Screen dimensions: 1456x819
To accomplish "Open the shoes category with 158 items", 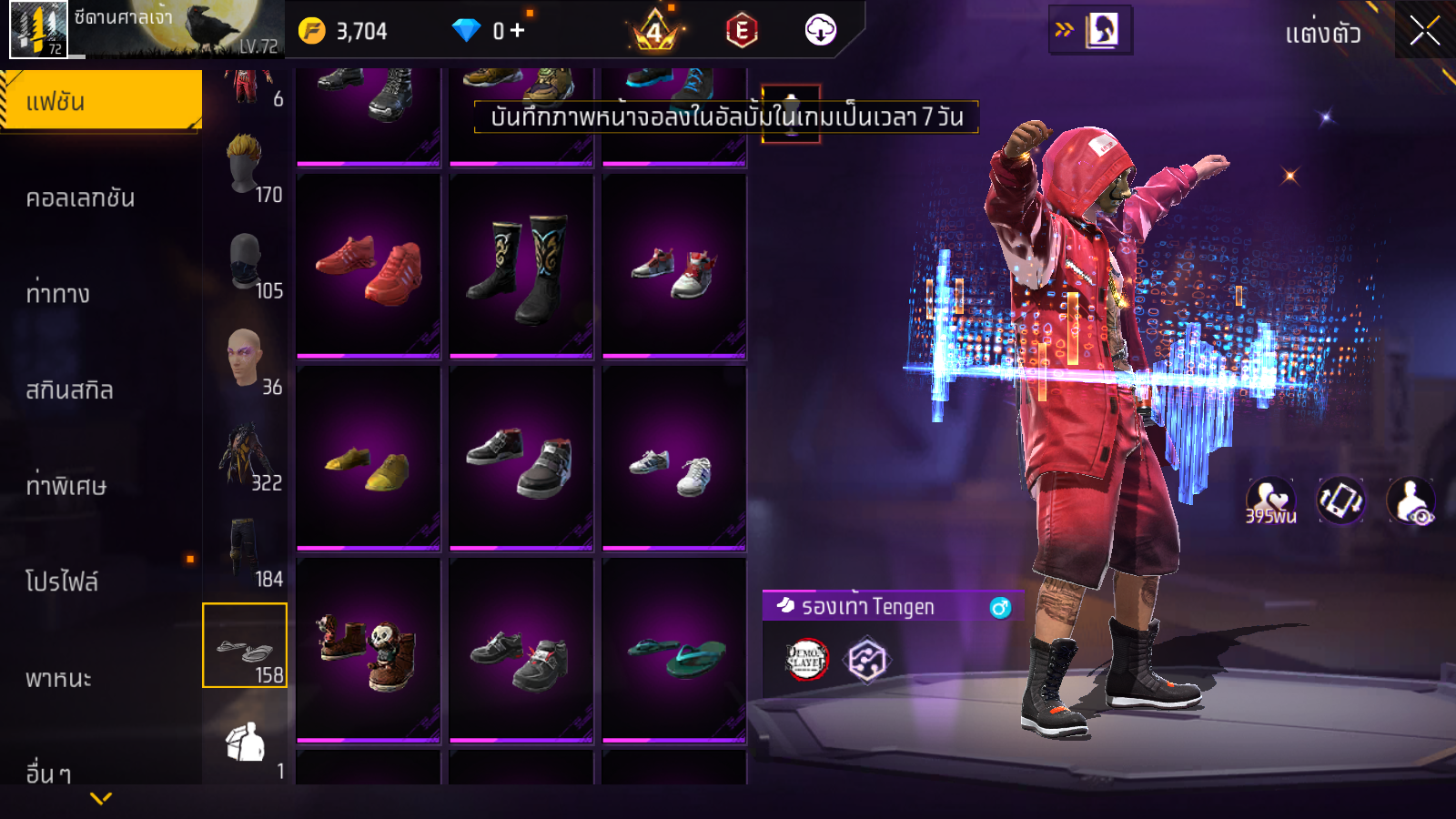I will point(245,645).
